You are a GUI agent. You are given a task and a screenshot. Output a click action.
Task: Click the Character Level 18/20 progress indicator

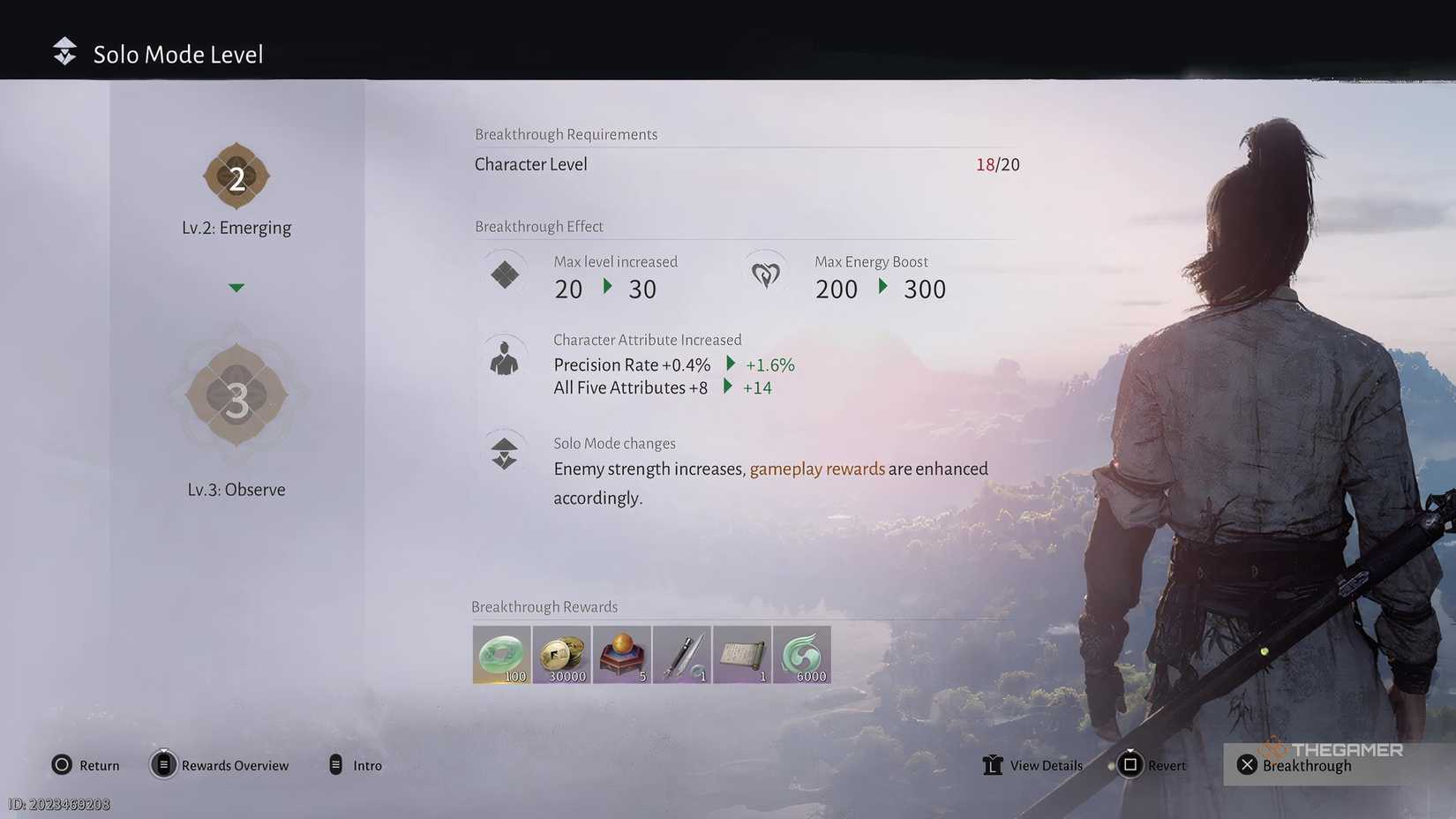click(998, 164)
